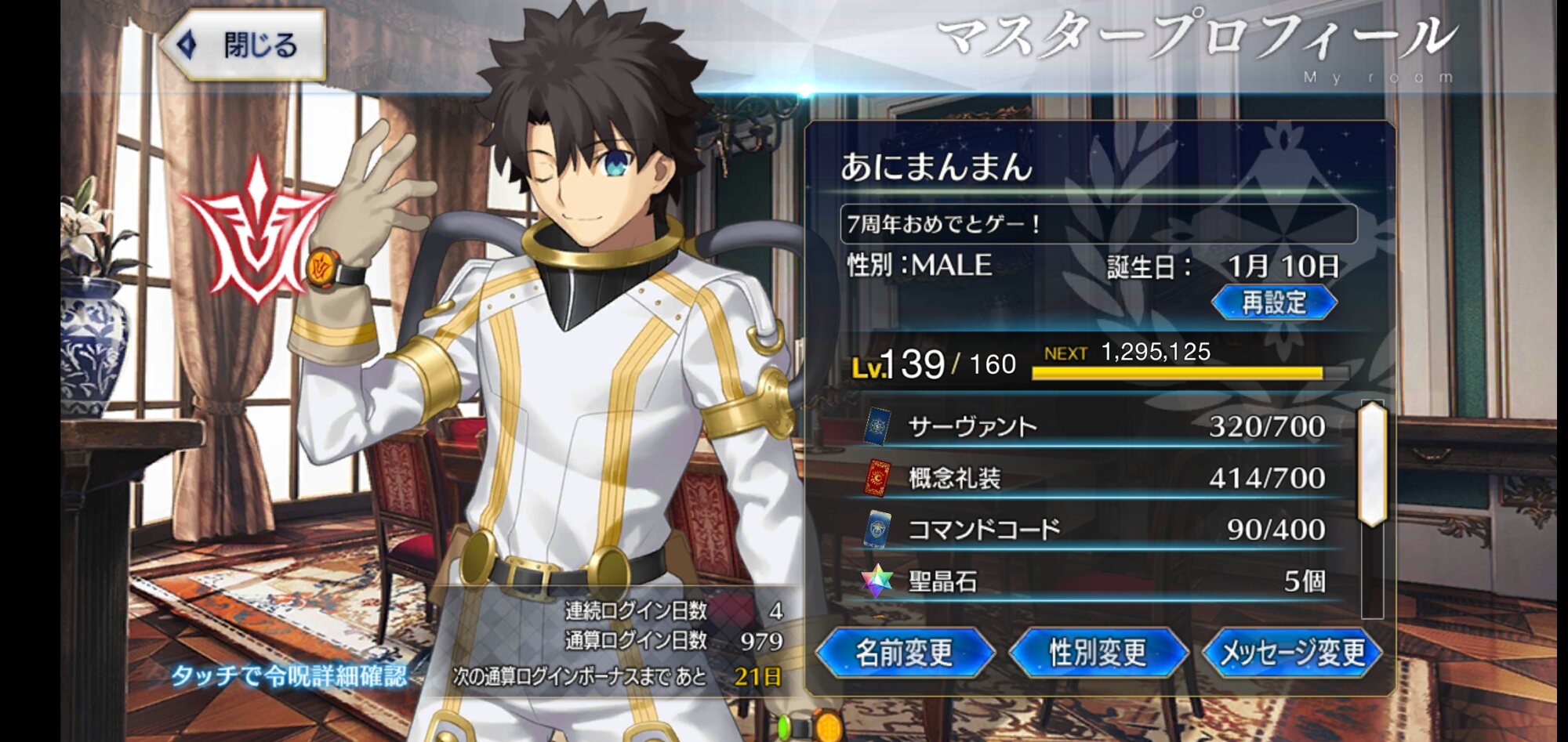Screen dimensions: 1568x742
Task: Choose the 性別変更 gender change button
Action: coord(1098,652)
